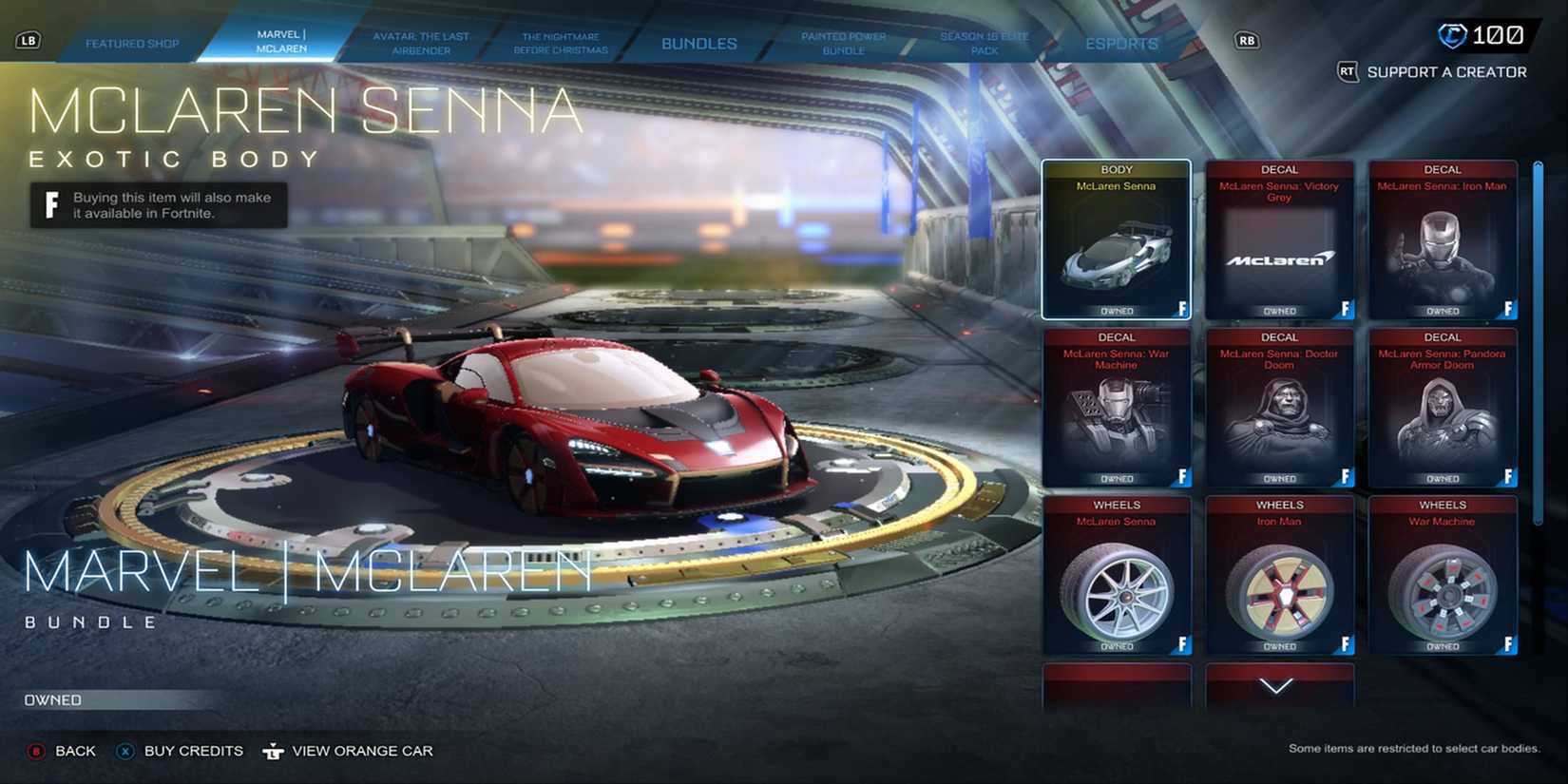Open the Featured Shop tab
This screenshot has width=1568, height=784.
click(x=133, y=43)
